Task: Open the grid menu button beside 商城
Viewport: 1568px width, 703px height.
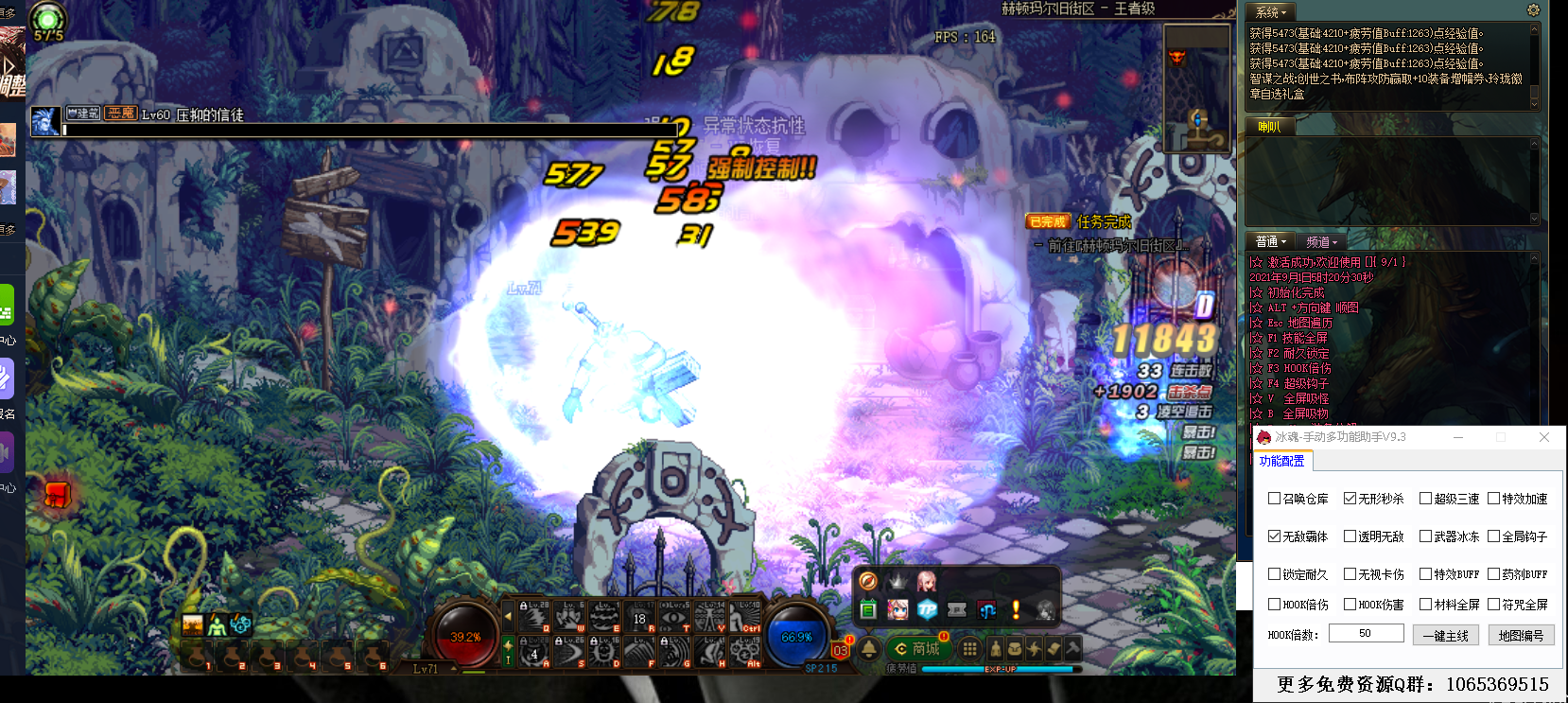Action: [969, 649]
